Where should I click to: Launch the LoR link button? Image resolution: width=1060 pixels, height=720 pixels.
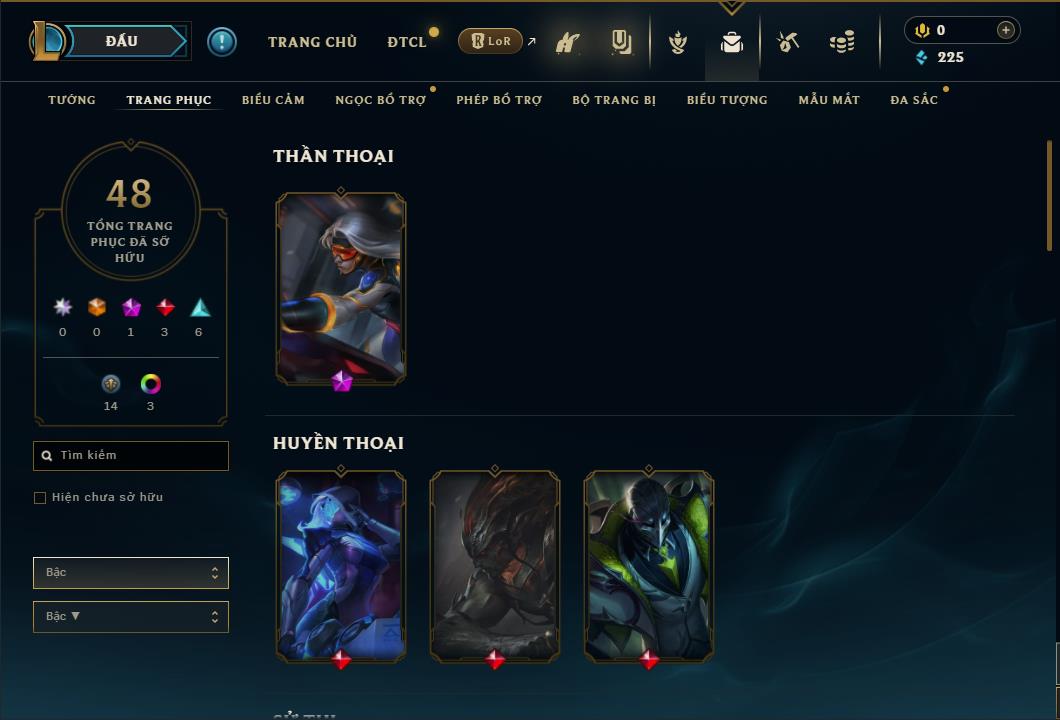click(x=490, y=41)
